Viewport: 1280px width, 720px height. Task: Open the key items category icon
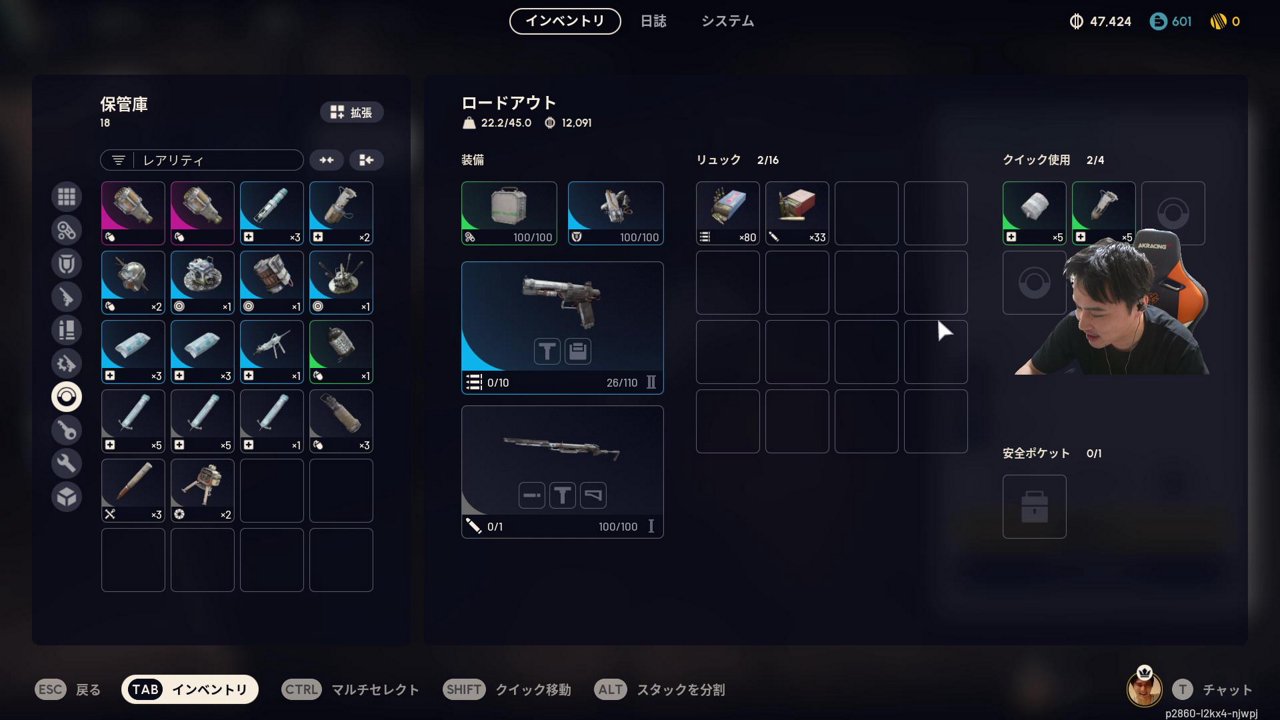(x=66, y=430)
